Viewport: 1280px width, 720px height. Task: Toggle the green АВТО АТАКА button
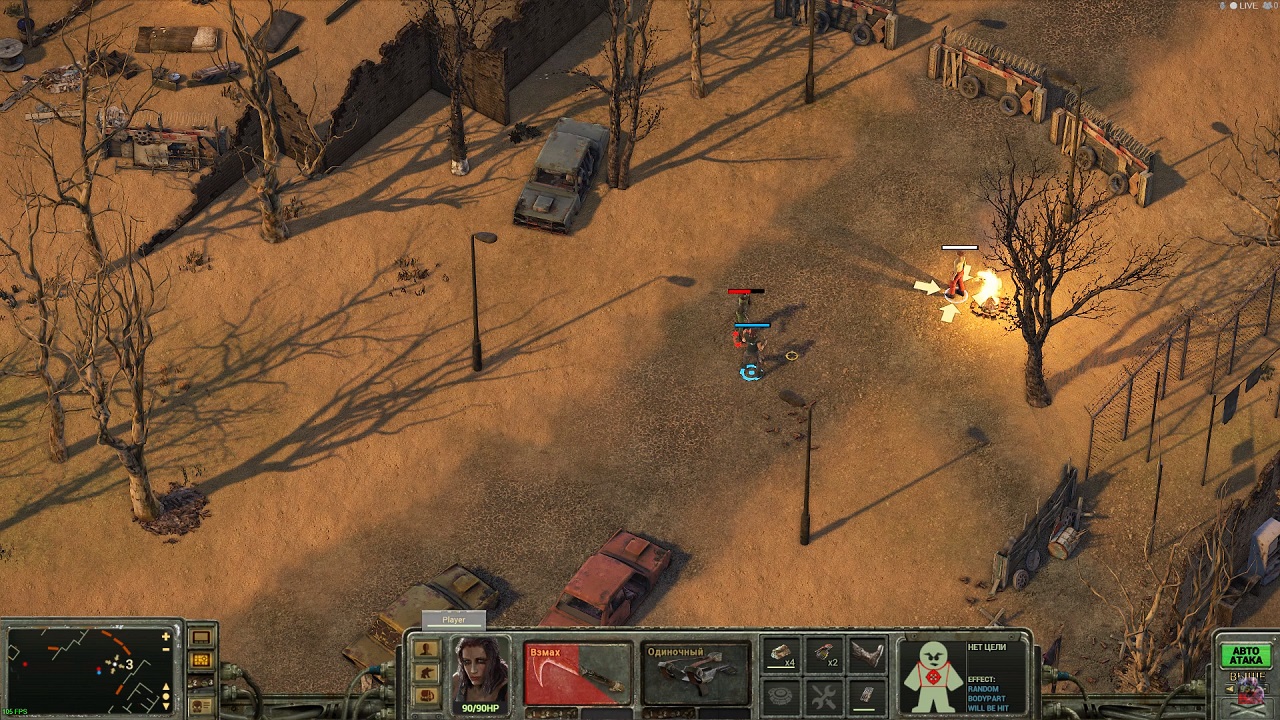point(1245,656)
